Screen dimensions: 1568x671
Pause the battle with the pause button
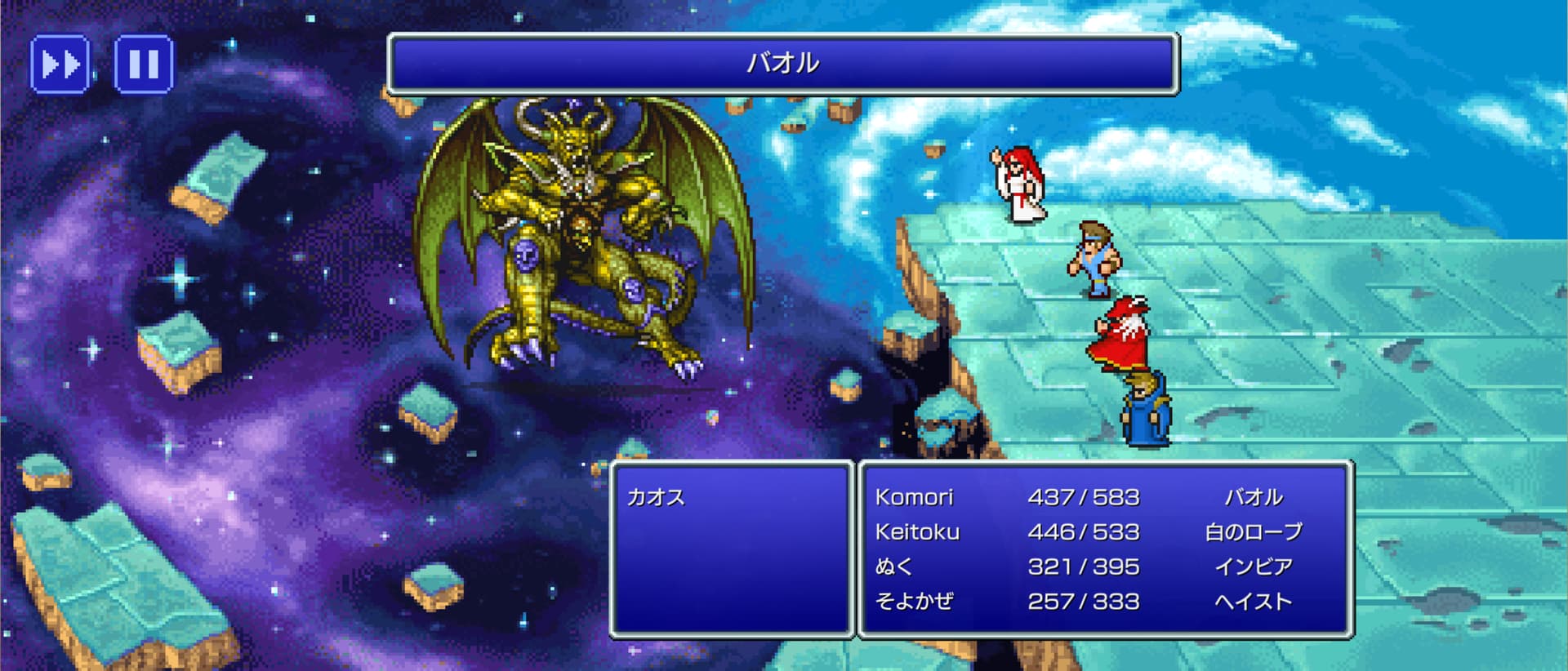(144, 64)
